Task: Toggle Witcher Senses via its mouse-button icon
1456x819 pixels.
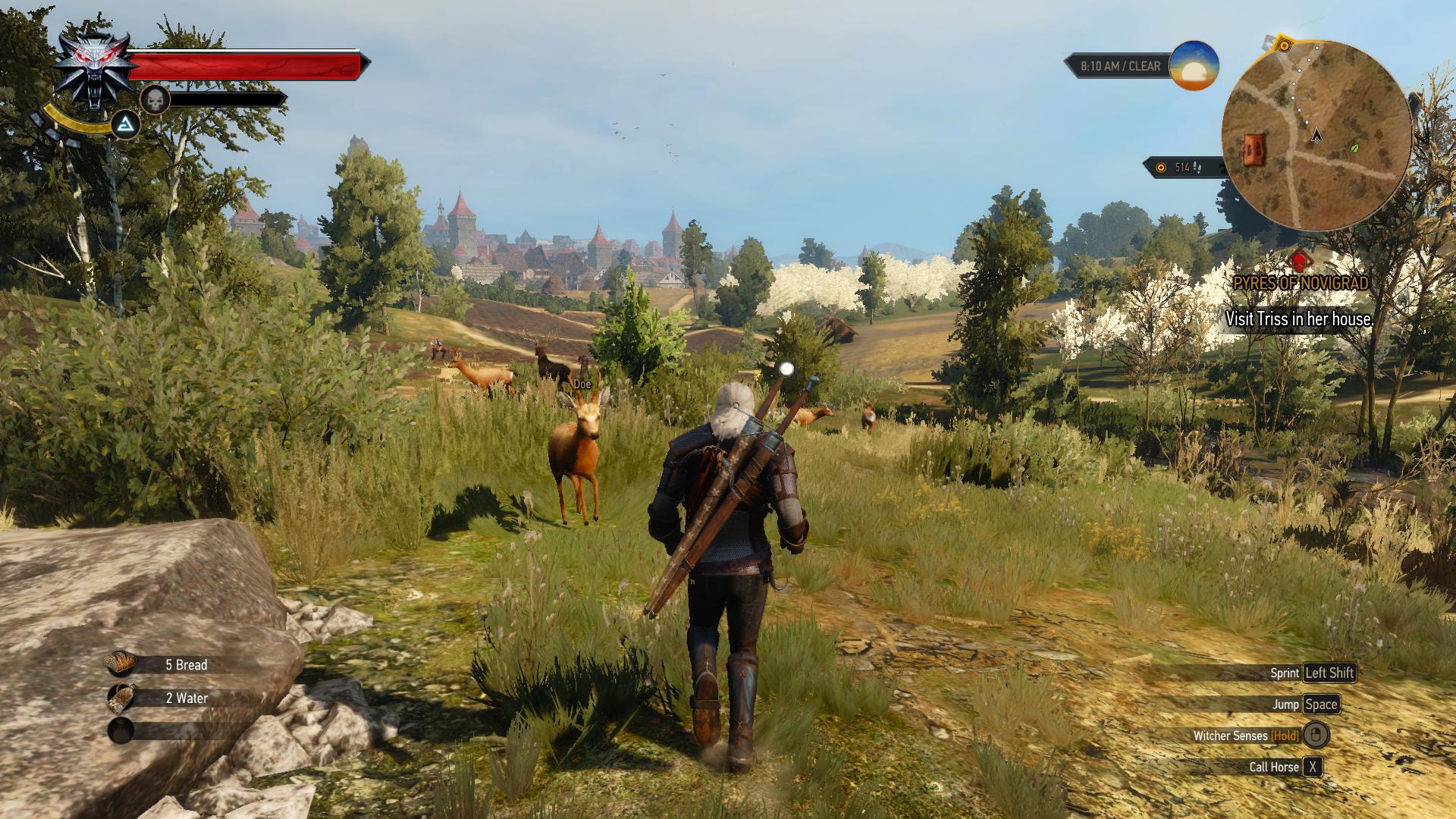Action: point(1316,736)
